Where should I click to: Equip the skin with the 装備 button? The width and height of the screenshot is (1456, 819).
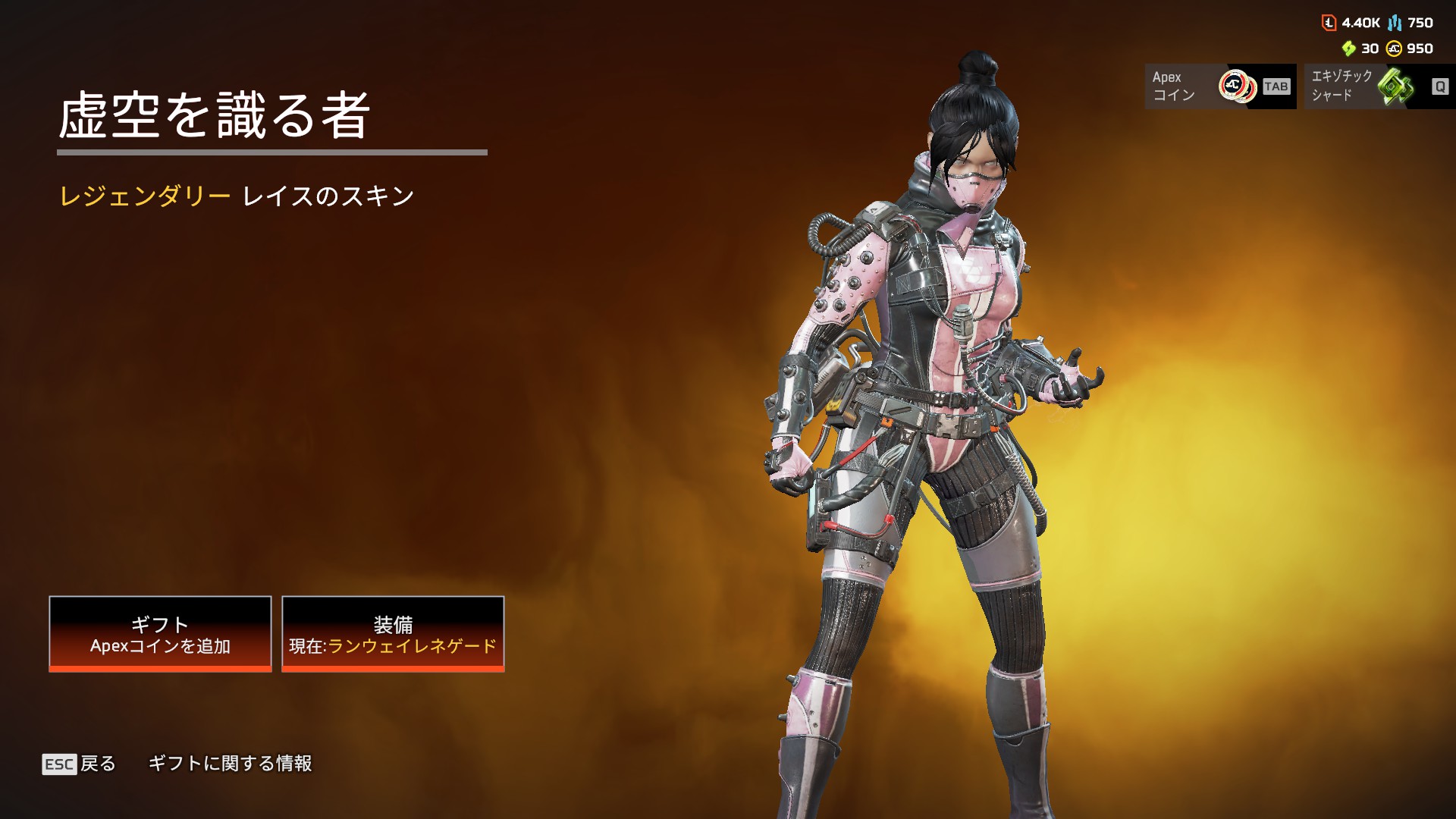click(393, 634)
